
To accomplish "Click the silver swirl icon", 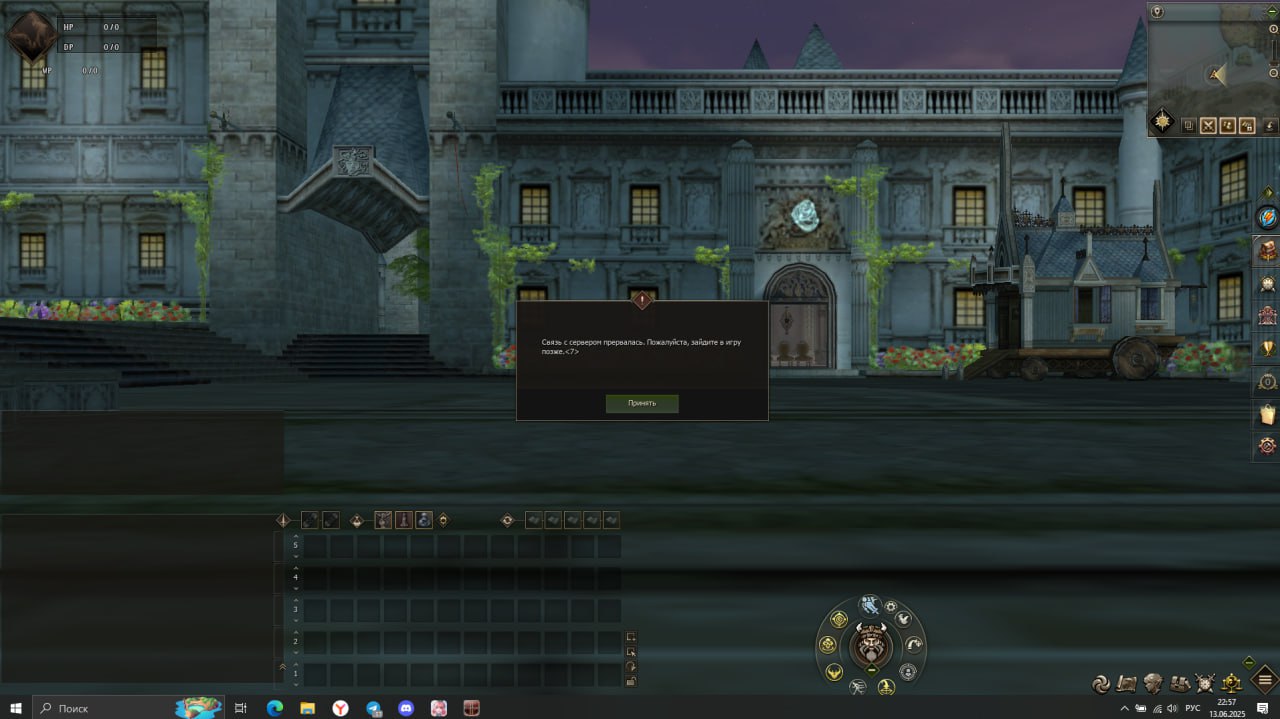I will coord(1101,684).
